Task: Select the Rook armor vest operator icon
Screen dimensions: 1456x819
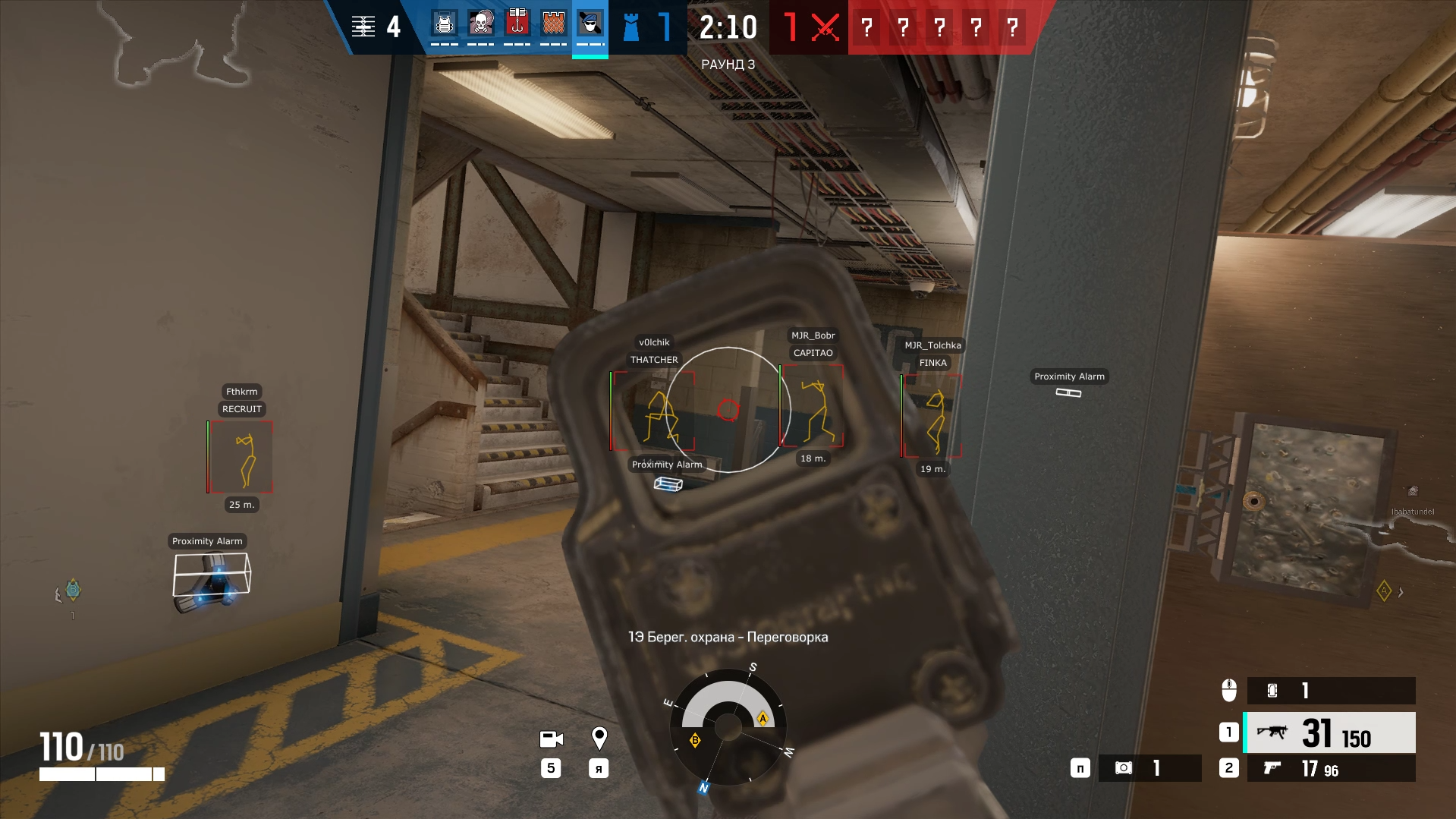Action: [445, 24]
